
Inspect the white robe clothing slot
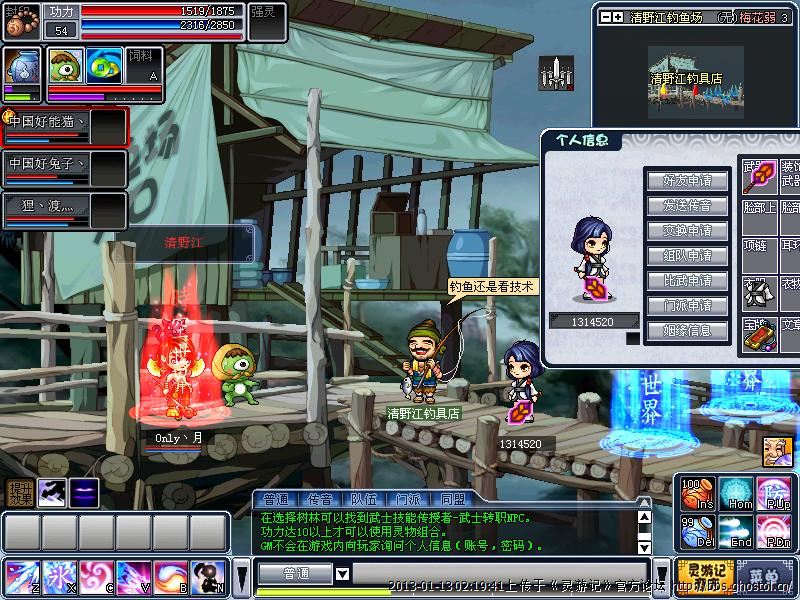[759, 292]
